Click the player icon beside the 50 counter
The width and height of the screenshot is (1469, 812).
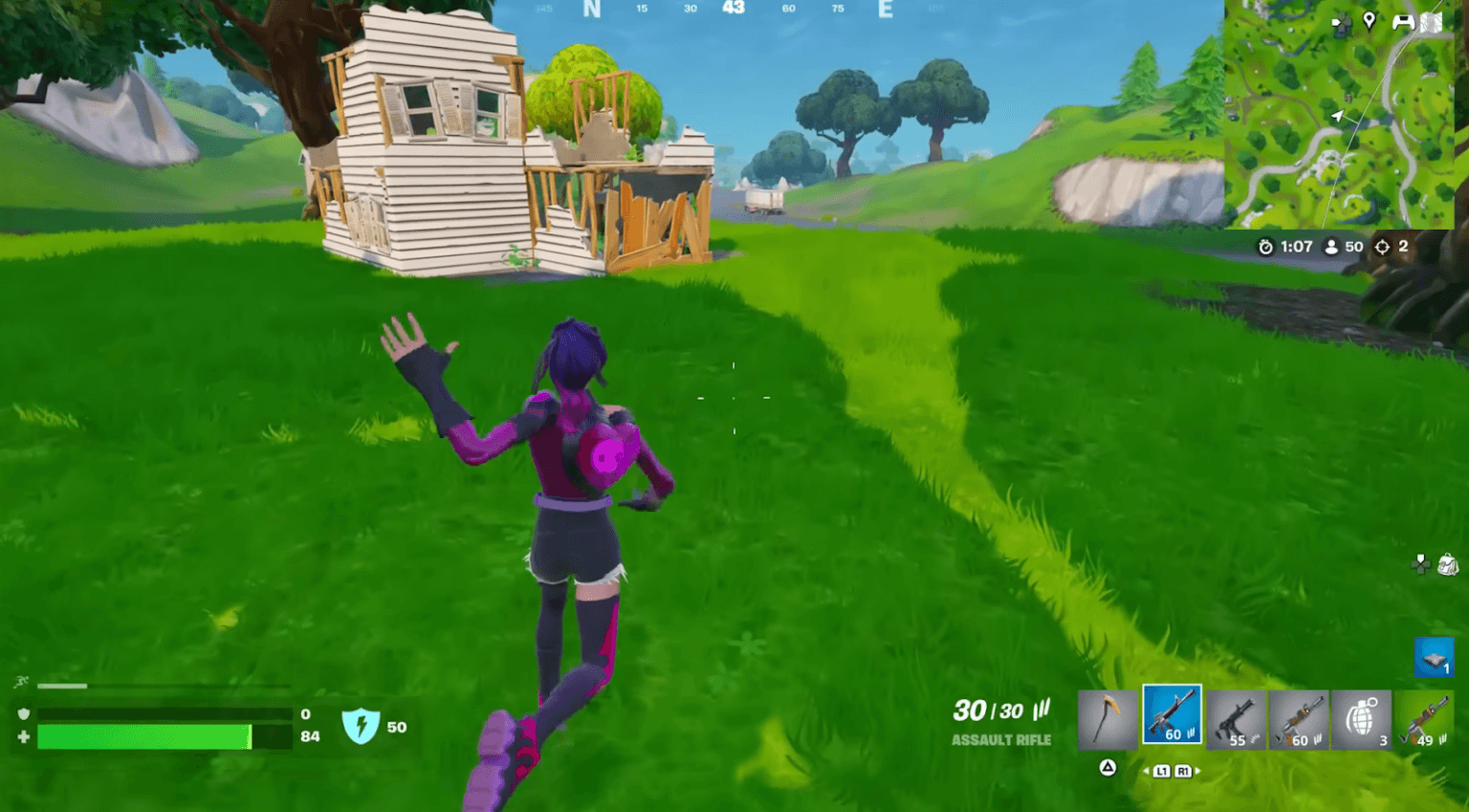(x=1330, y=247)
